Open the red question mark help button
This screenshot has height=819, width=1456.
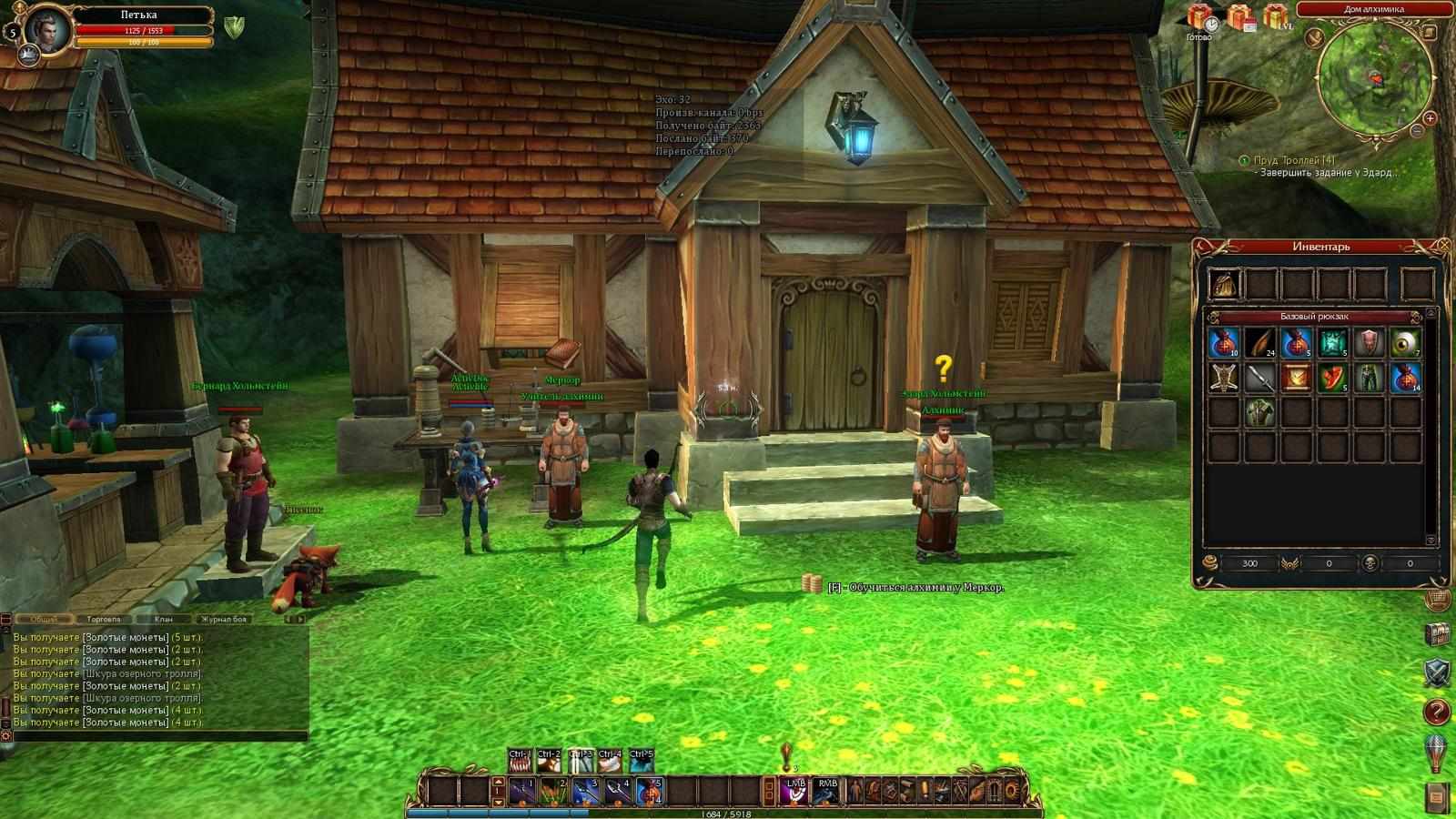(1437, 712)
